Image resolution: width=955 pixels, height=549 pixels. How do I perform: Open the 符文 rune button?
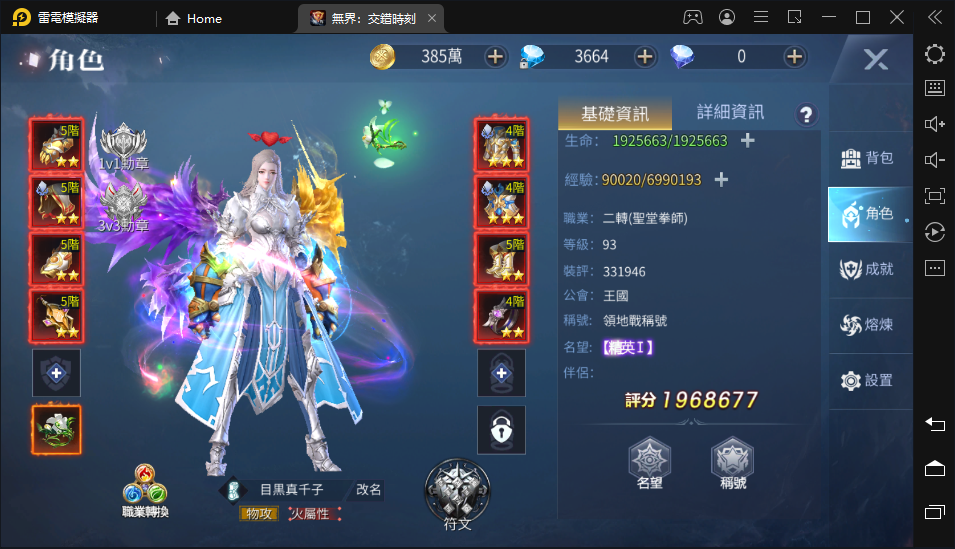coord(457,494)
